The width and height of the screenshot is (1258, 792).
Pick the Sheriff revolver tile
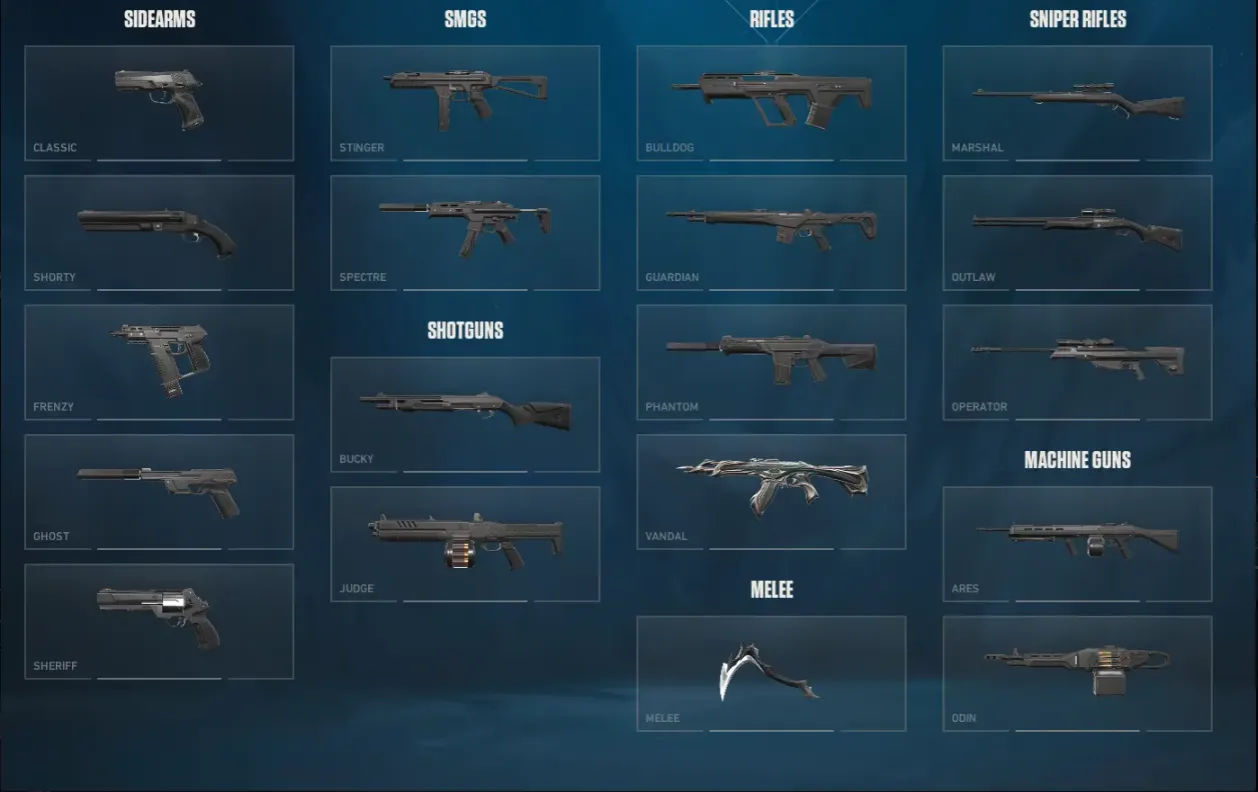coord(159,621)
